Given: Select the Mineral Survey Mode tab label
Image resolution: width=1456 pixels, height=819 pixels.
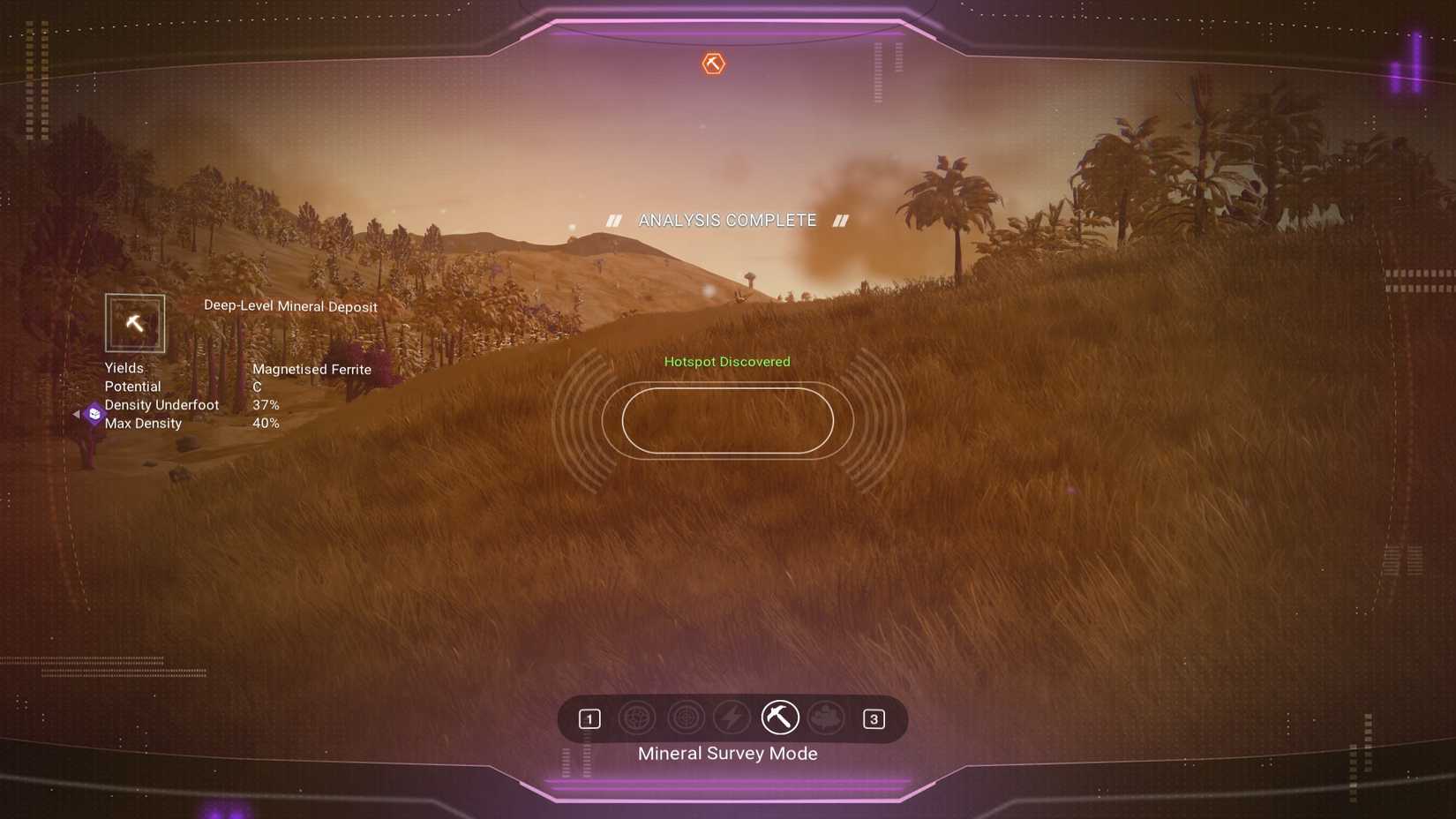Looking at the screenshot, I should (x=727, y=753).
